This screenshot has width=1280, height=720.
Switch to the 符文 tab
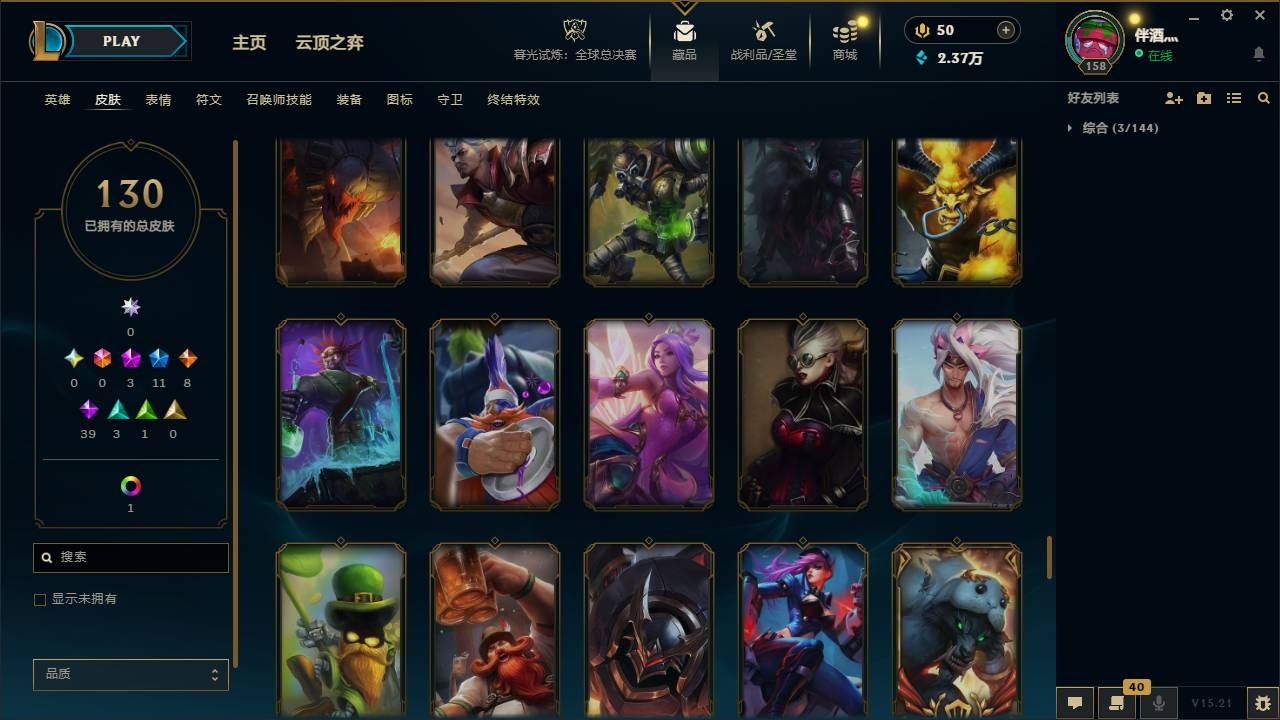208,99
